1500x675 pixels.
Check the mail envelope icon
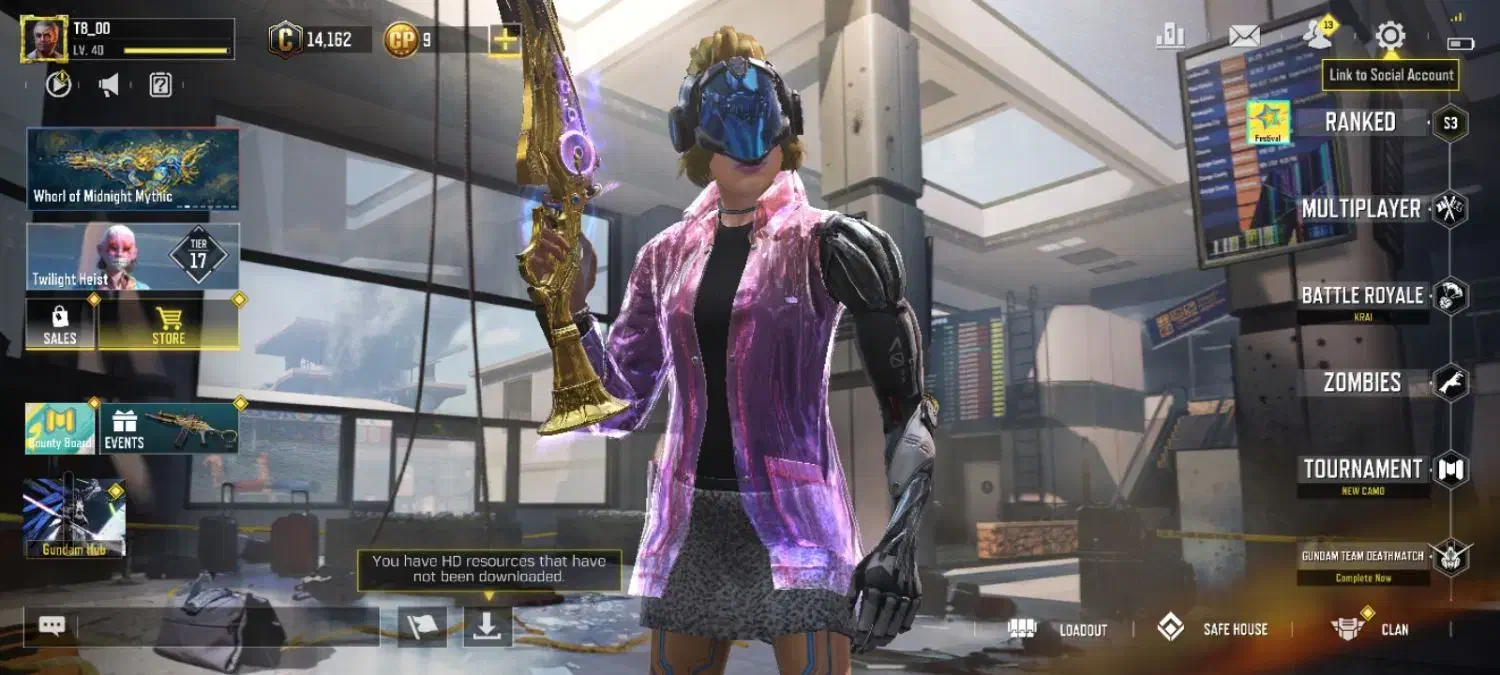(1244, 37)
